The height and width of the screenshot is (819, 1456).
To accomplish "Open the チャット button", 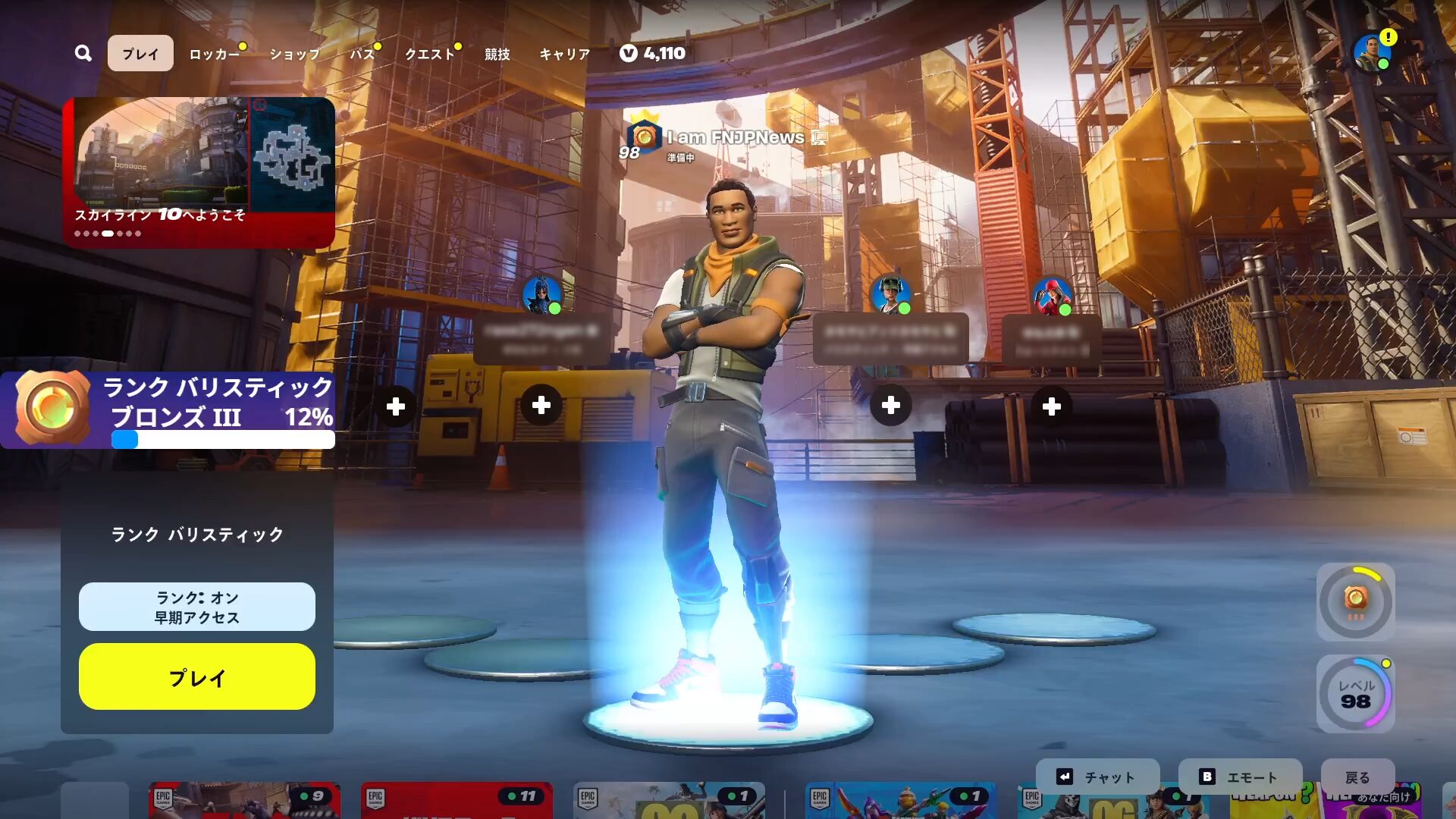I will pos(1097,777).
